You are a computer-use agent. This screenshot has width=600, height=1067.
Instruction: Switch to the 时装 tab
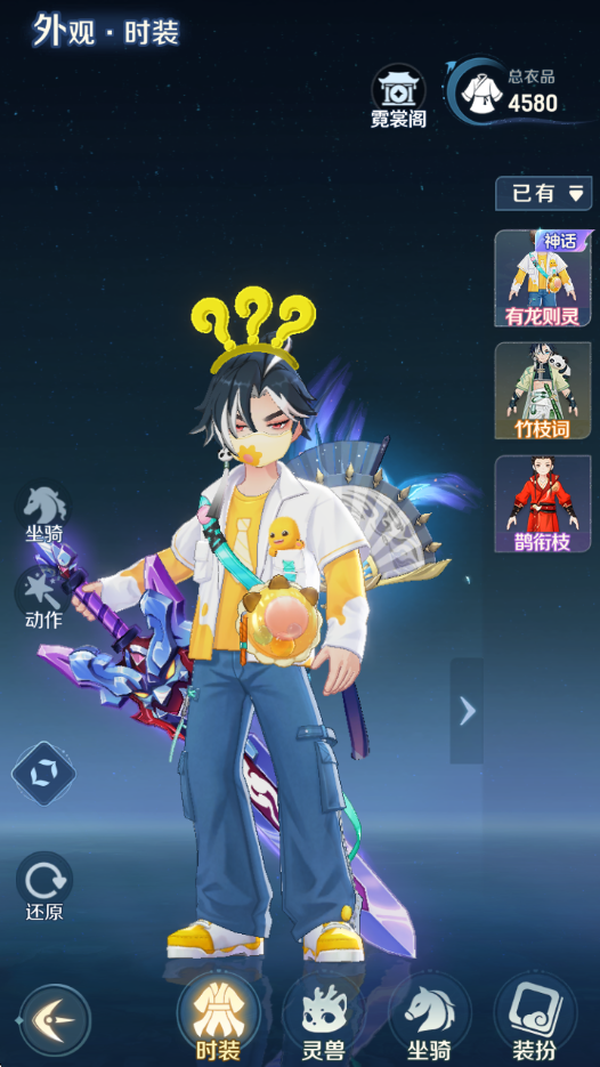tap(217, 1020)
